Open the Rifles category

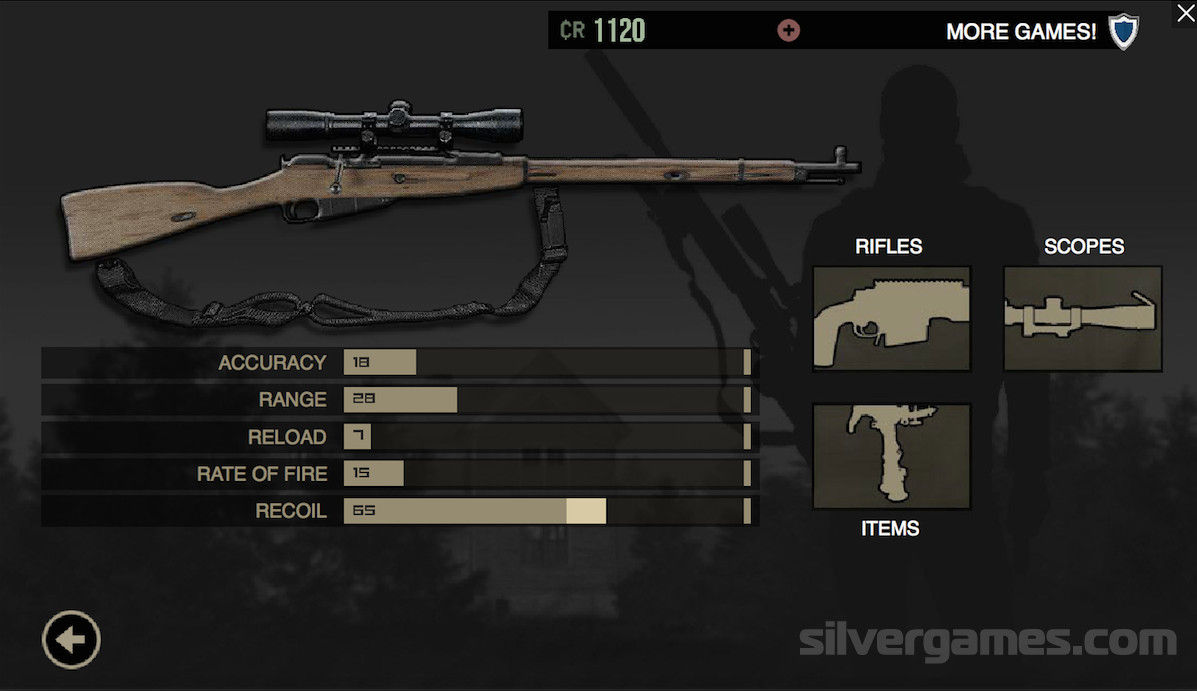pyautogui.click(x=891, y=318)
